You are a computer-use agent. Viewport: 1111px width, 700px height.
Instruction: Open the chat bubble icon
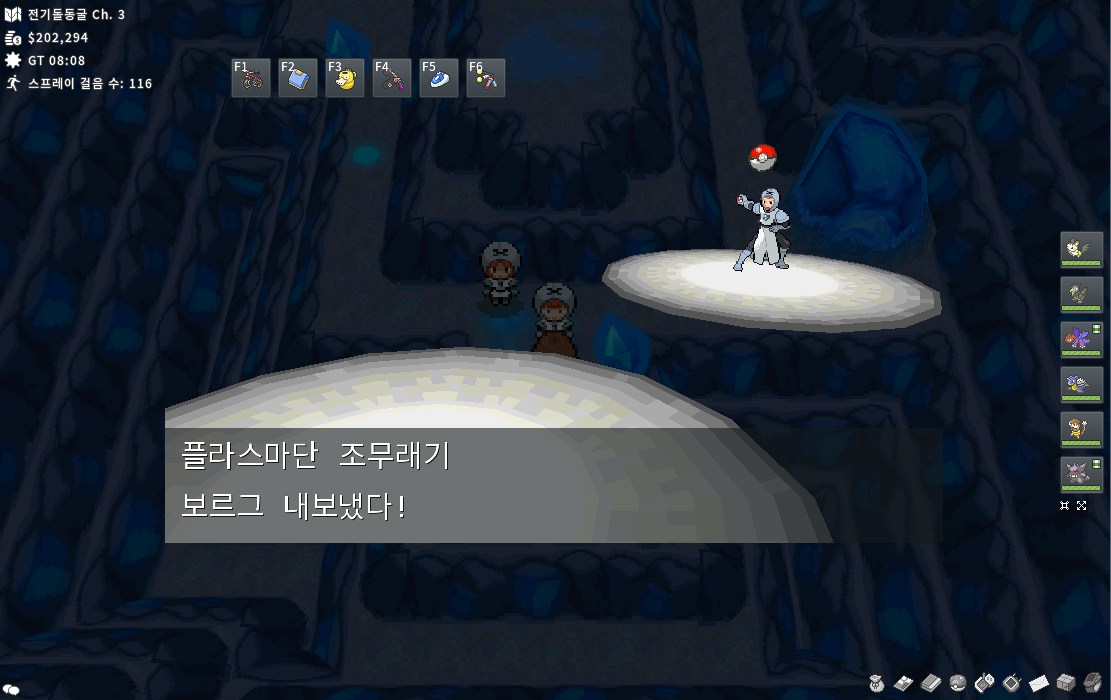click(12, 689)
